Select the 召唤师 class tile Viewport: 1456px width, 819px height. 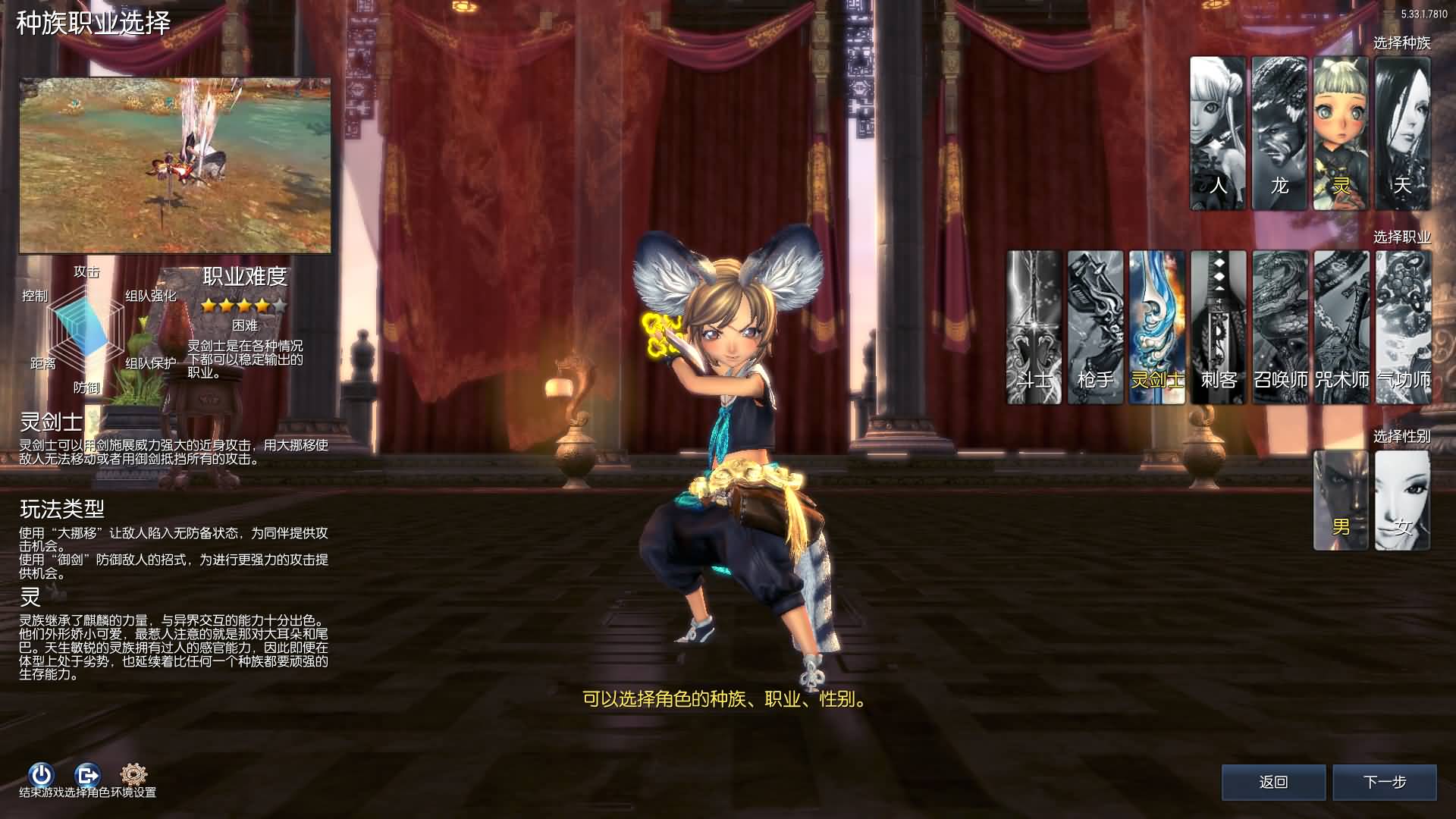tap(1280, 327)
